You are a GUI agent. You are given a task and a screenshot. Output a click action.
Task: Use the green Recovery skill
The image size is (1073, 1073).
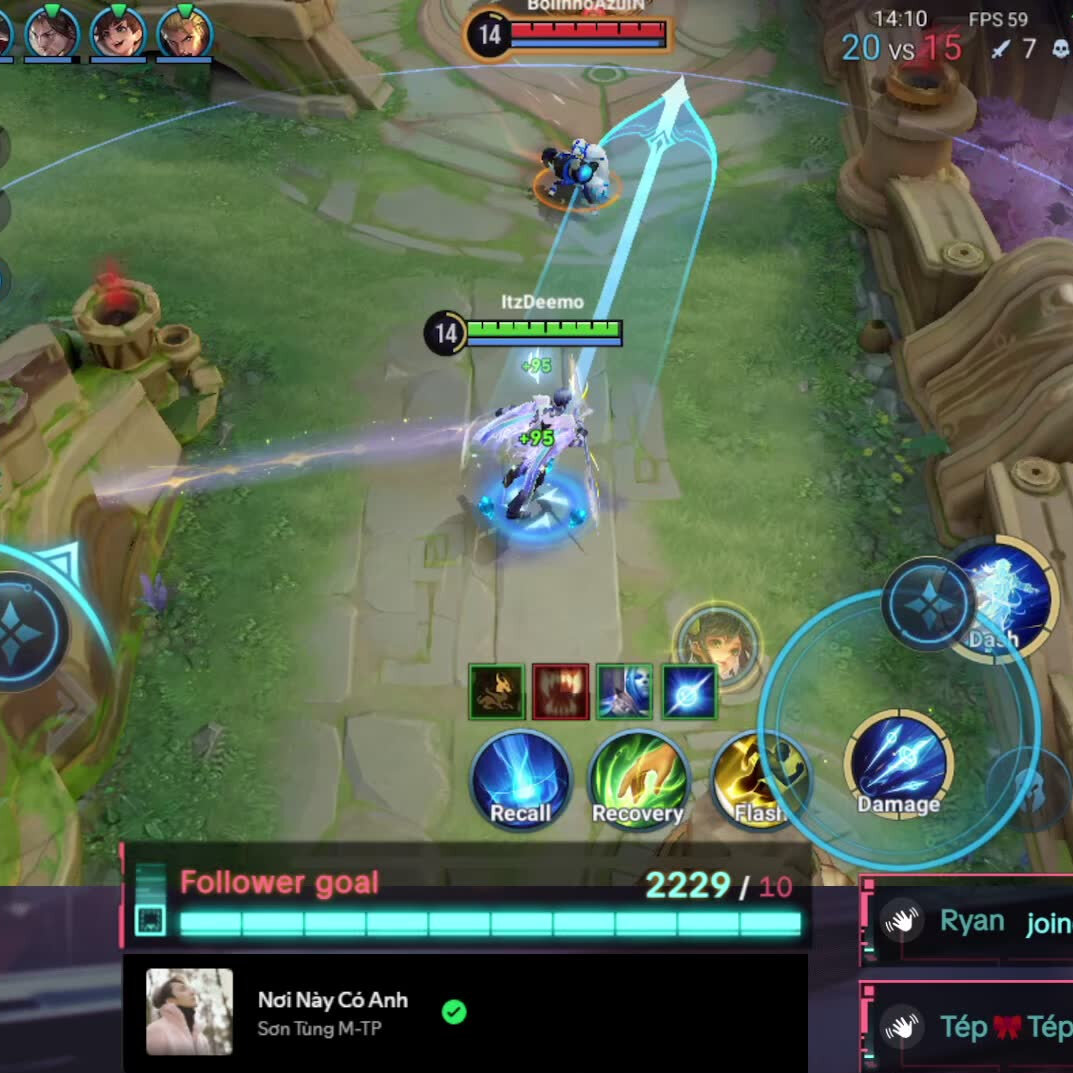pos(638,781)
